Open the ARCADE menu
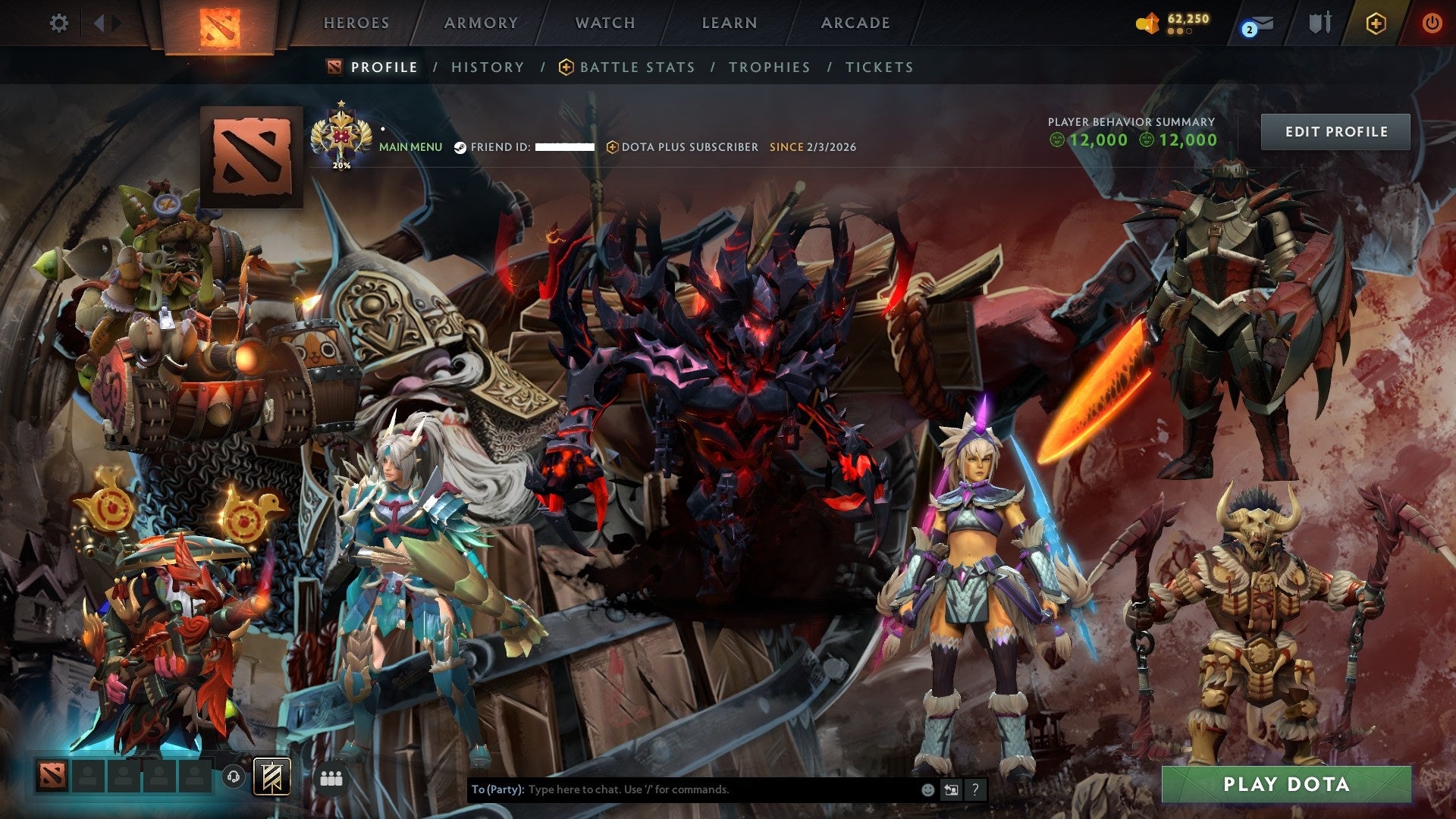1456x819 pixels. coord(855,23)
